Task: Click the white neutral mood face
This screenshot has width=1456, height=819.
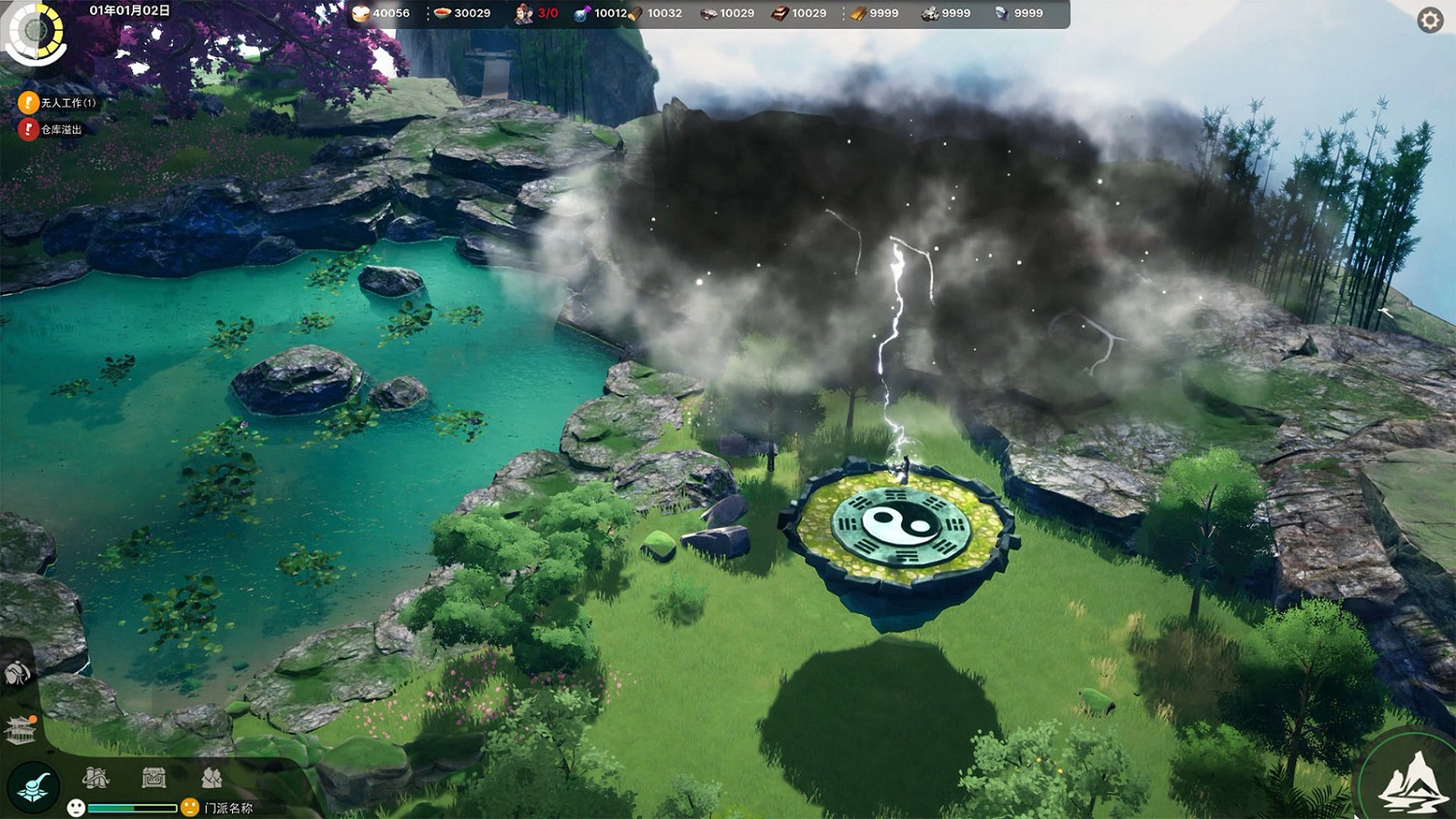Action: [x=76, y=805]
